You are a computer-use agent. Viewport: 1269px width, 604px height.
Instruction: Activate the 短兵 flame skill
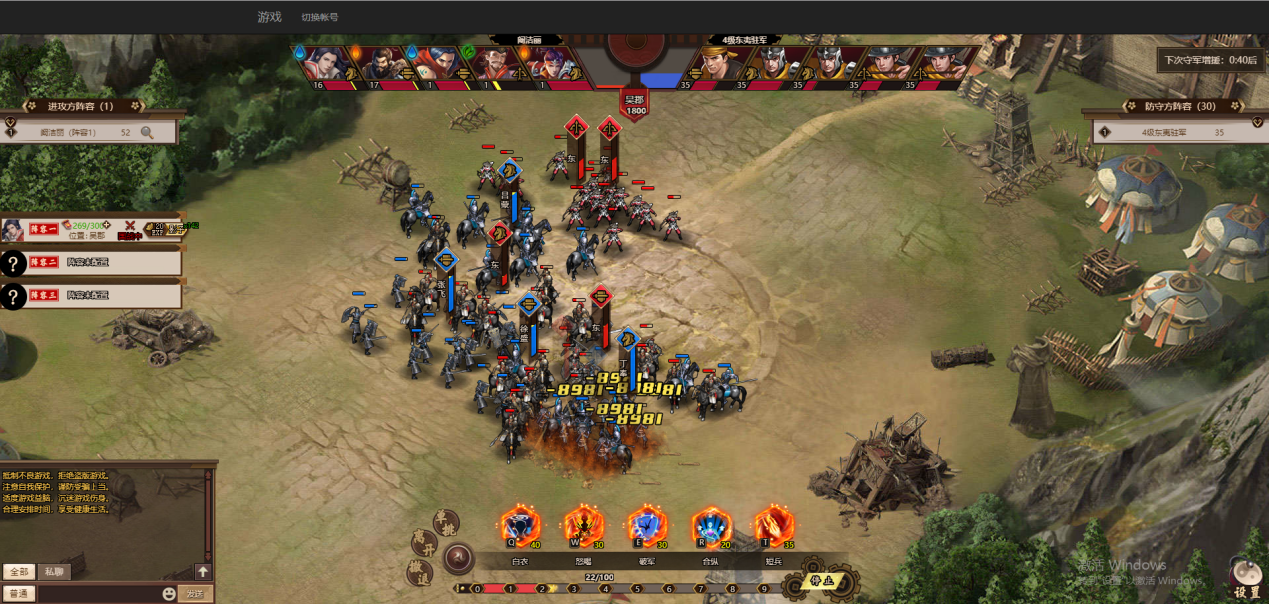[x=774, y=525]
